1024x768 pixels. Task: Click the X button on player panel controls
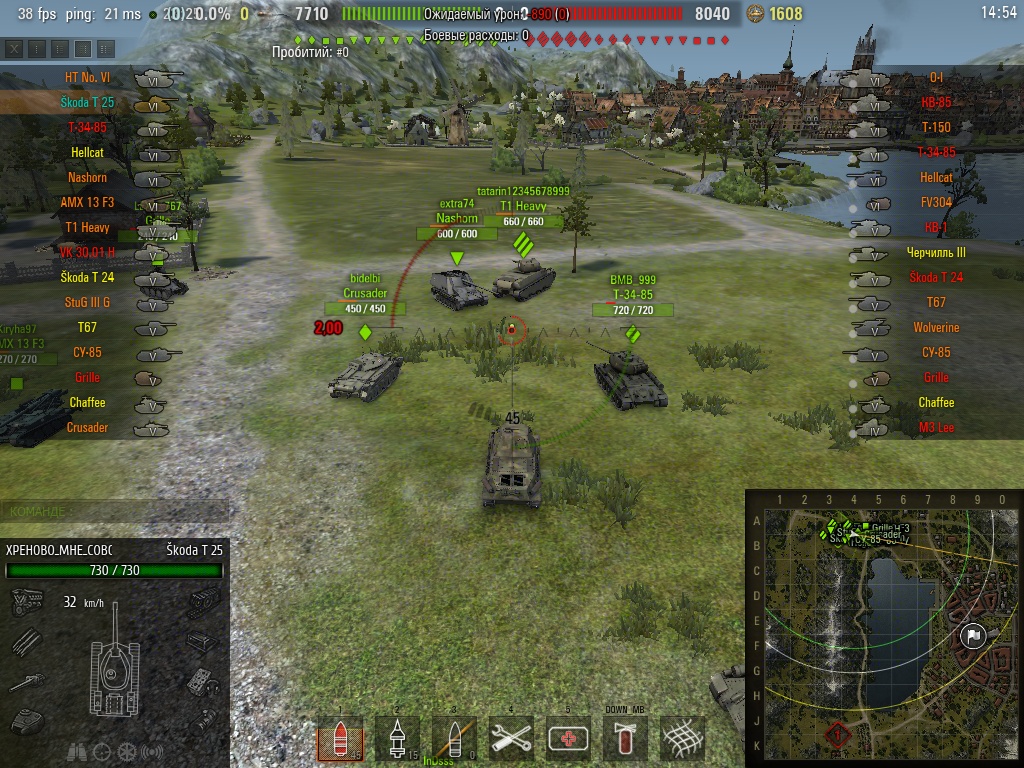(x=14, y=48)
